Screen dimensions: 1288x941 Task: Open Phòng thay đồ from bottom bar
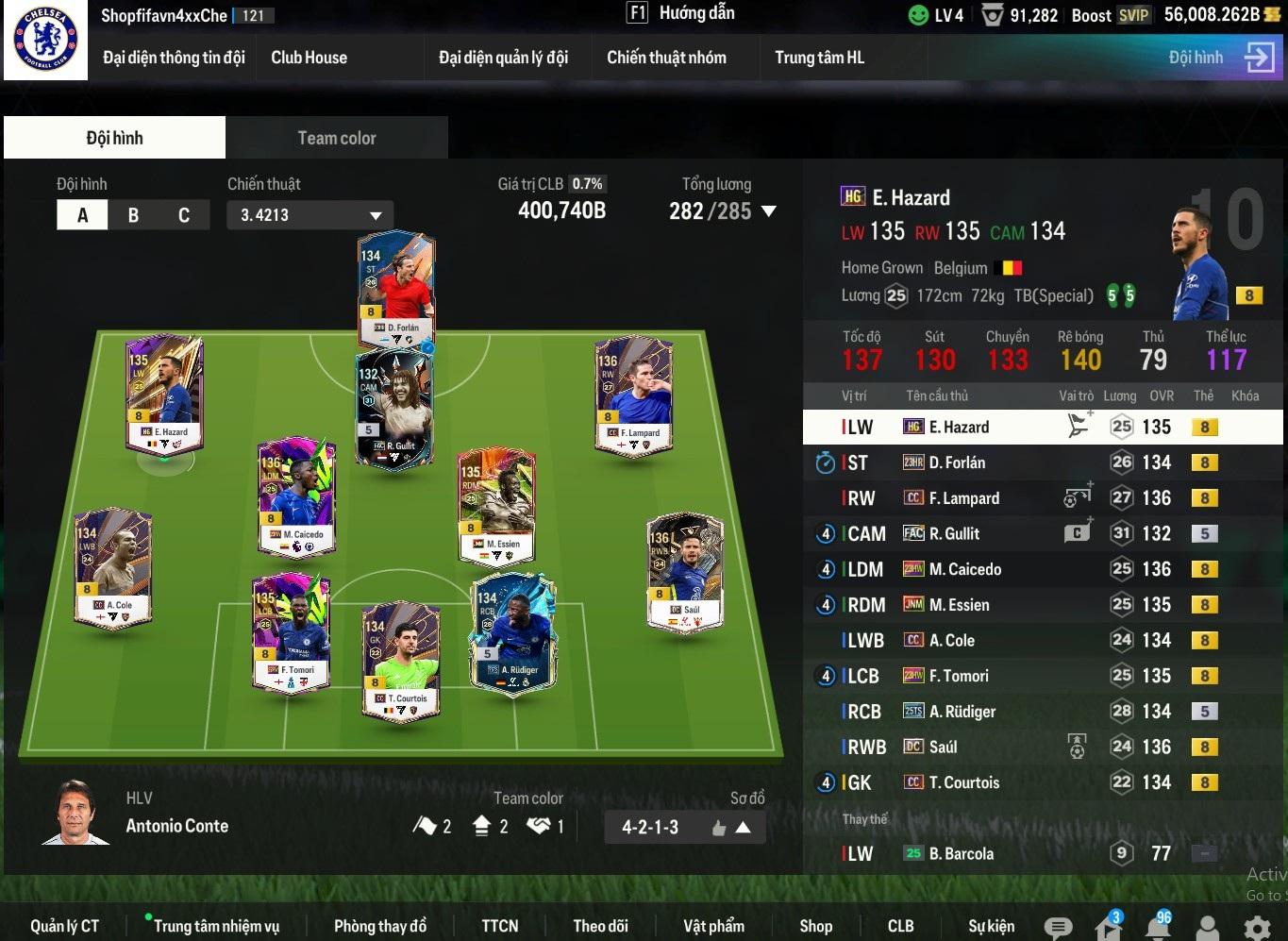[x=379, y=926]
